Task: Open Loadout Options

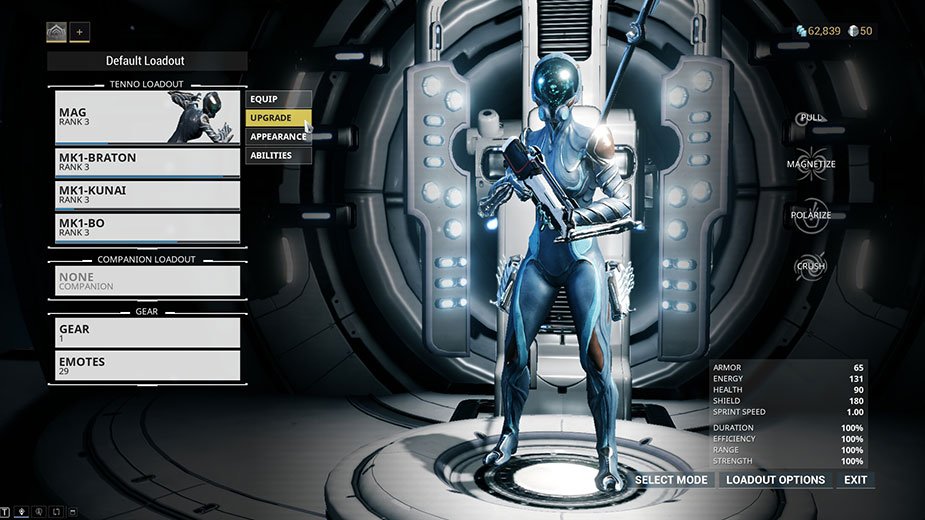Action: pyautogui.click(x=775, y=480)
